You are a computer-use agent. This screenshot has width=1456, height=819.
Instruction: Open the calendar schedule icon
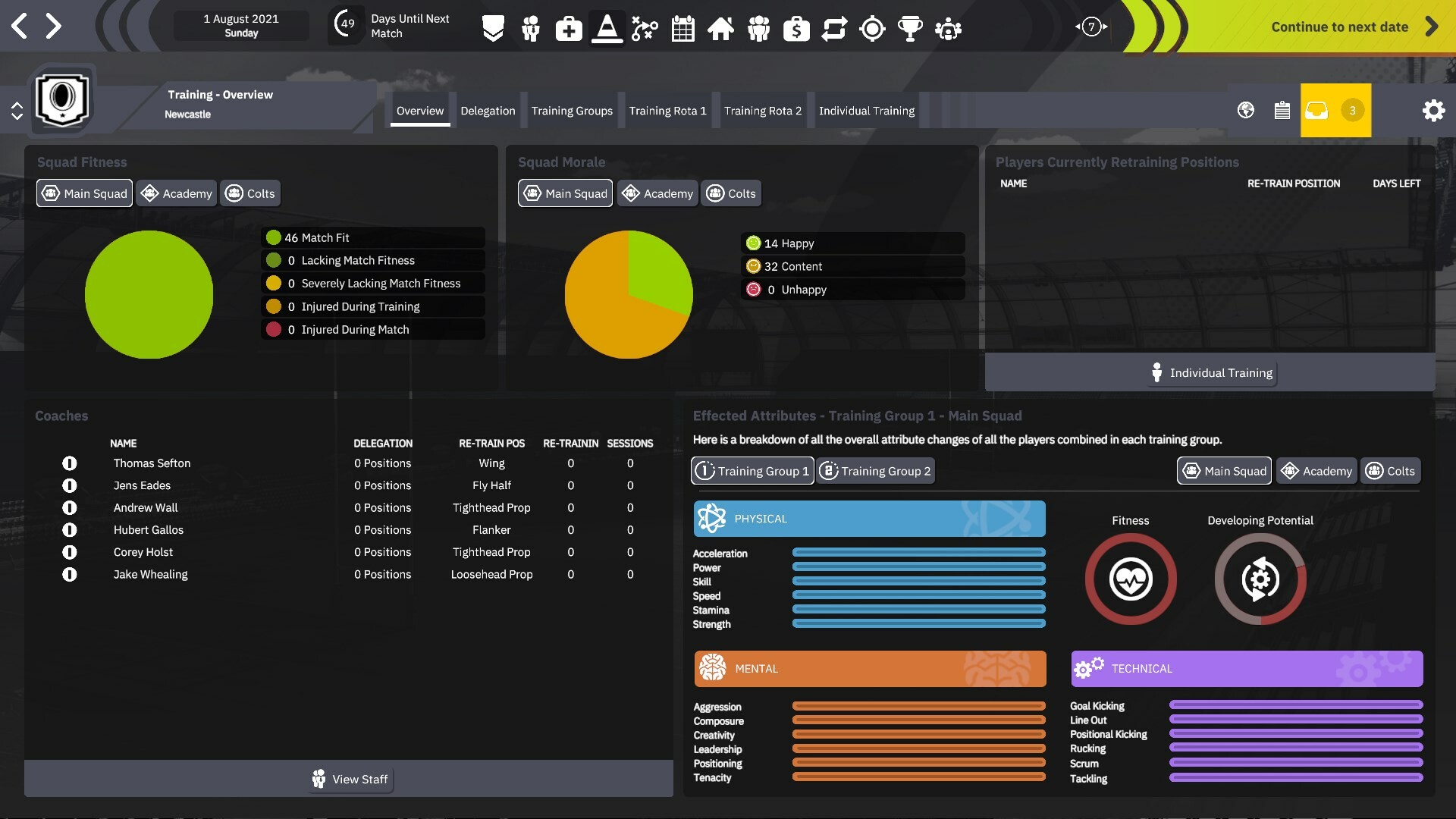[x=682, y=29]
